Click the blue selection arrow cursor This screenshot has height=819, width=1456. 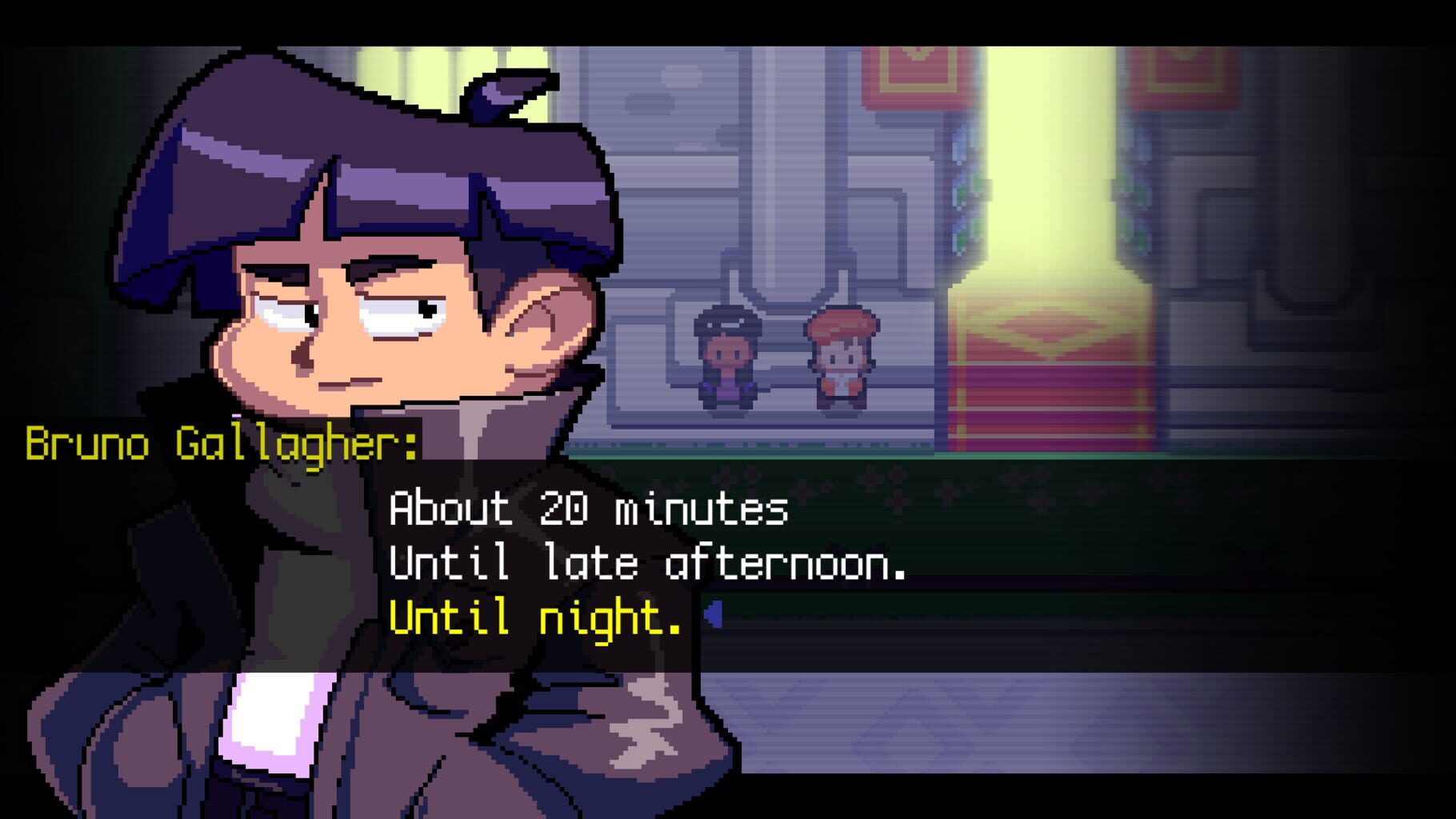714,614
